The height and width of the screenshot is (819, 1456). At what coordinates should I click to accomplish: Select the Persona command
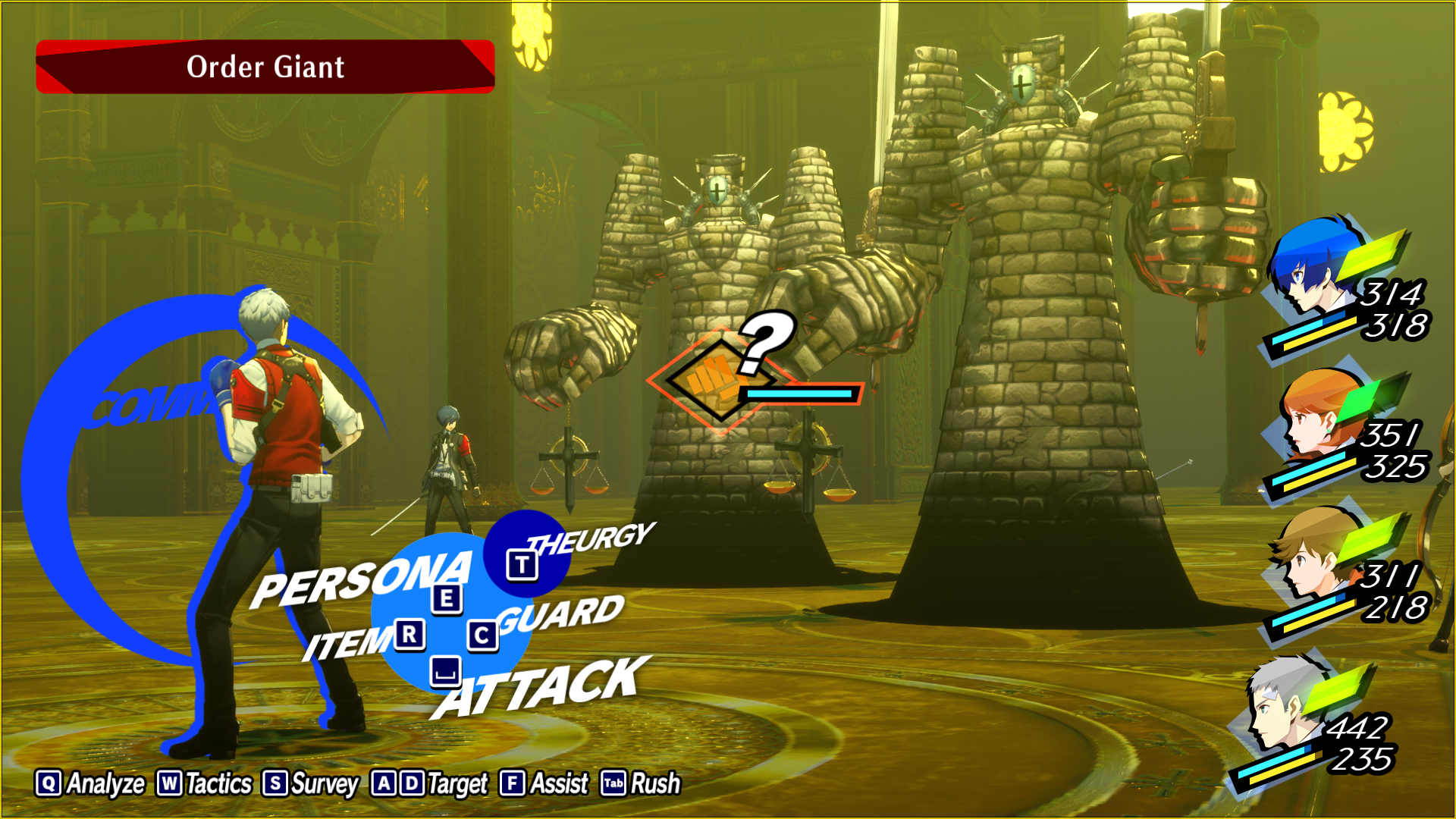tap(362, 582)
